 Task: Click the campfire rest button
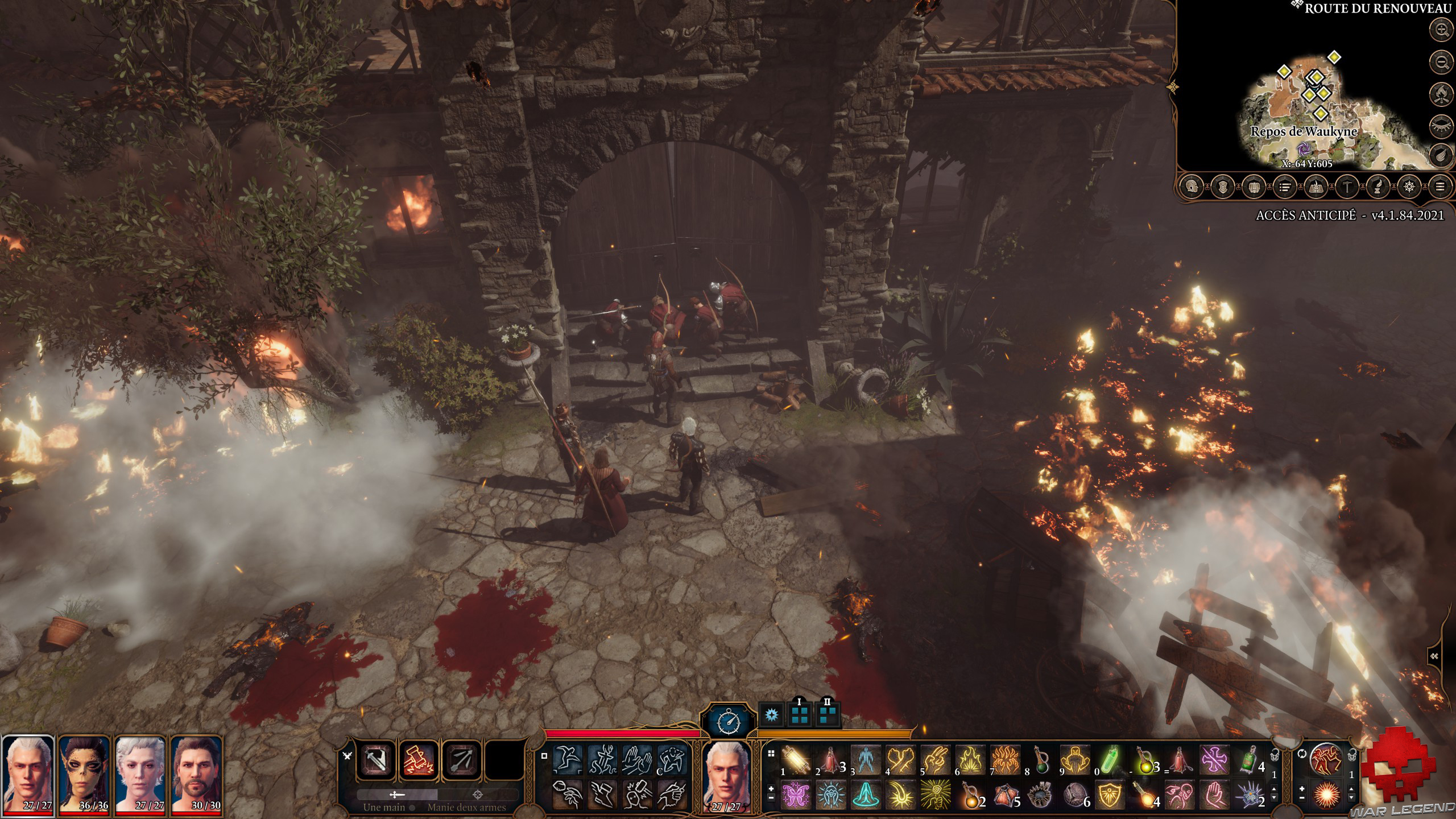tap(1441, 94)
